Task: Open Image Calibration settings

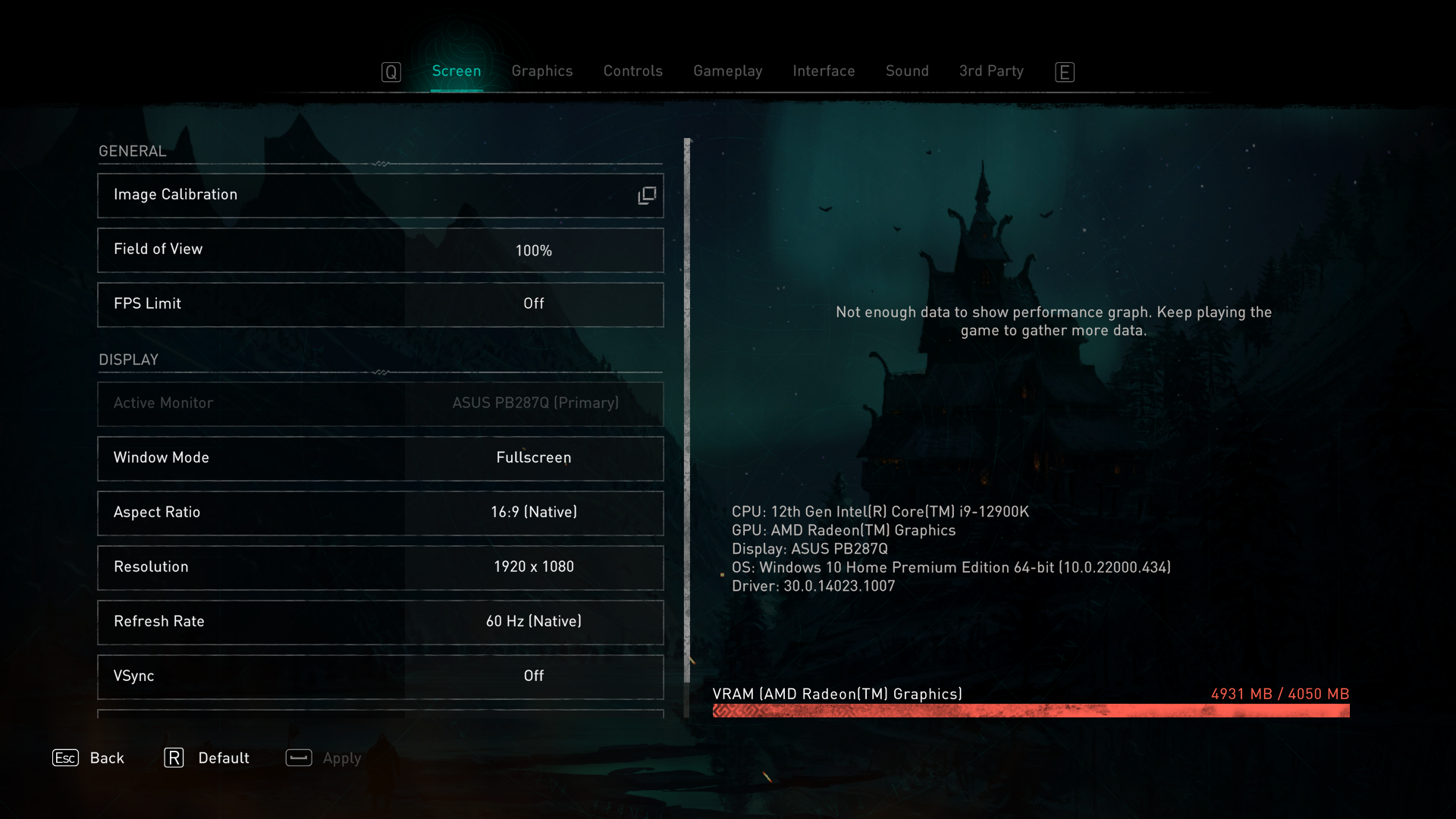Action: (x=381, y=196)
